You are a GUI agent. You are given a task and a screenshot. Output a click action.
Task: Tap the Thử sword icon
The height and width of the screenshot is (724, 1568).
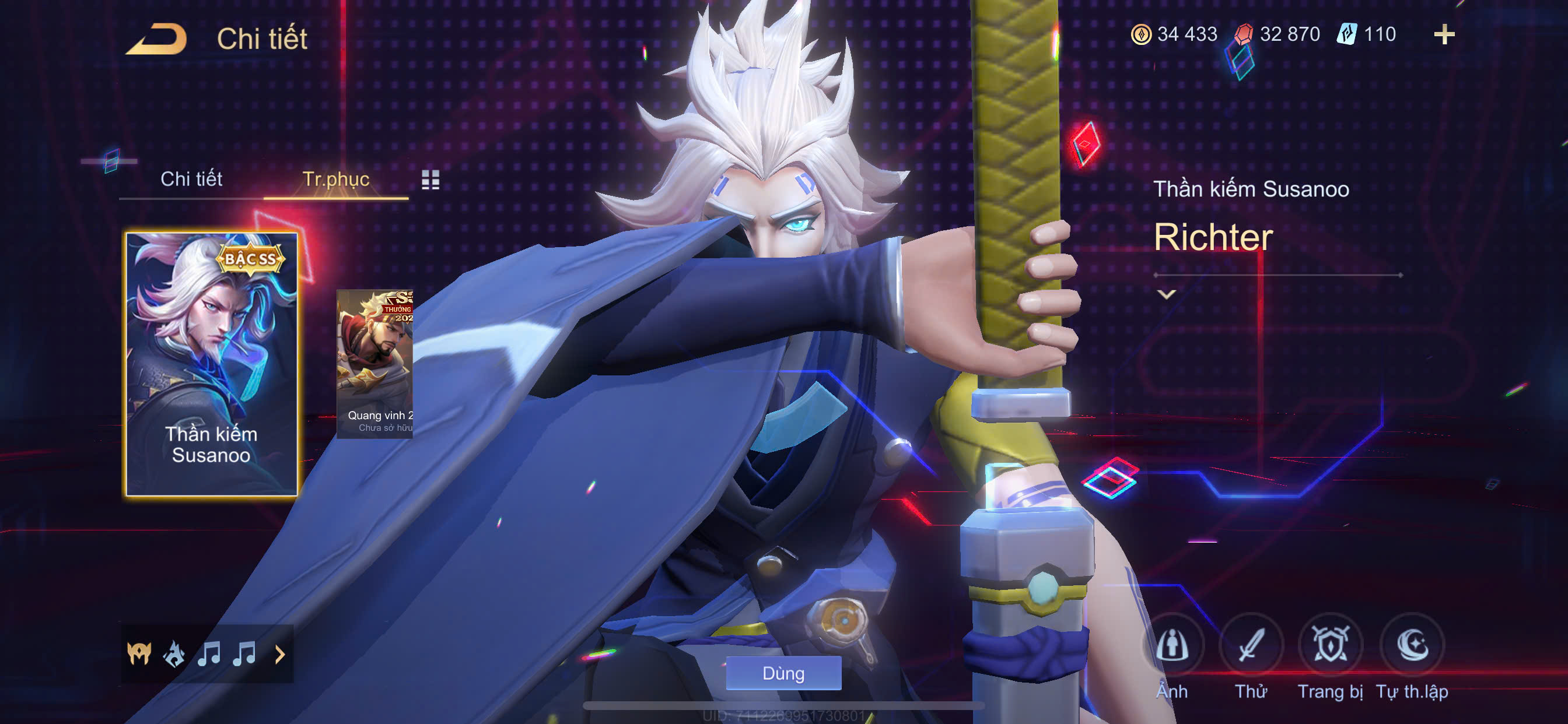[1251, 645]
